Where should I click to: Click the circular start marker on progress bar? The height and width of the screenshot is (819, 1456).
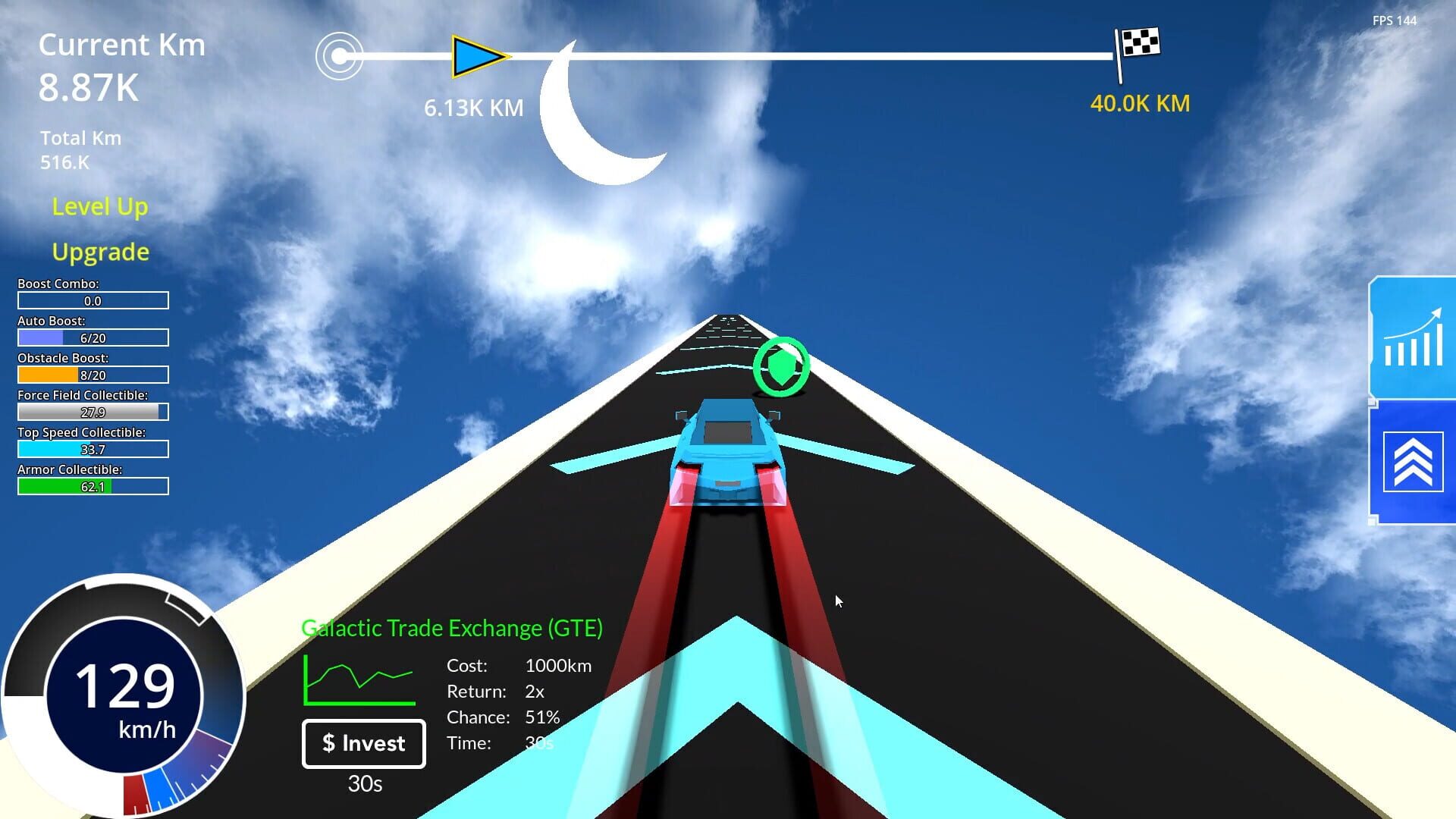click(x=338, y=55)
